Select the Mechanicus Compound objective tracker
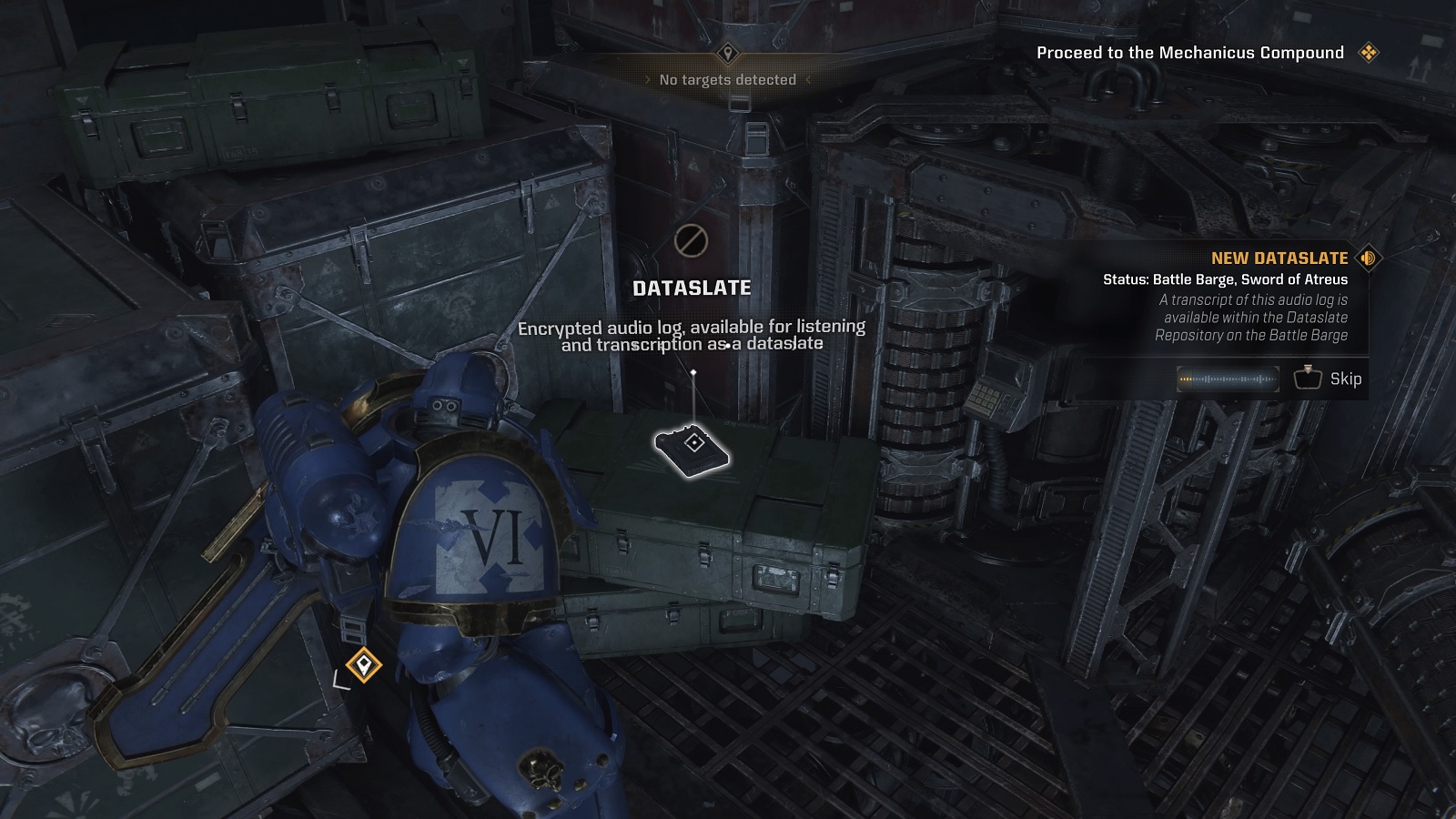1456x819 pixels. 1190,53
